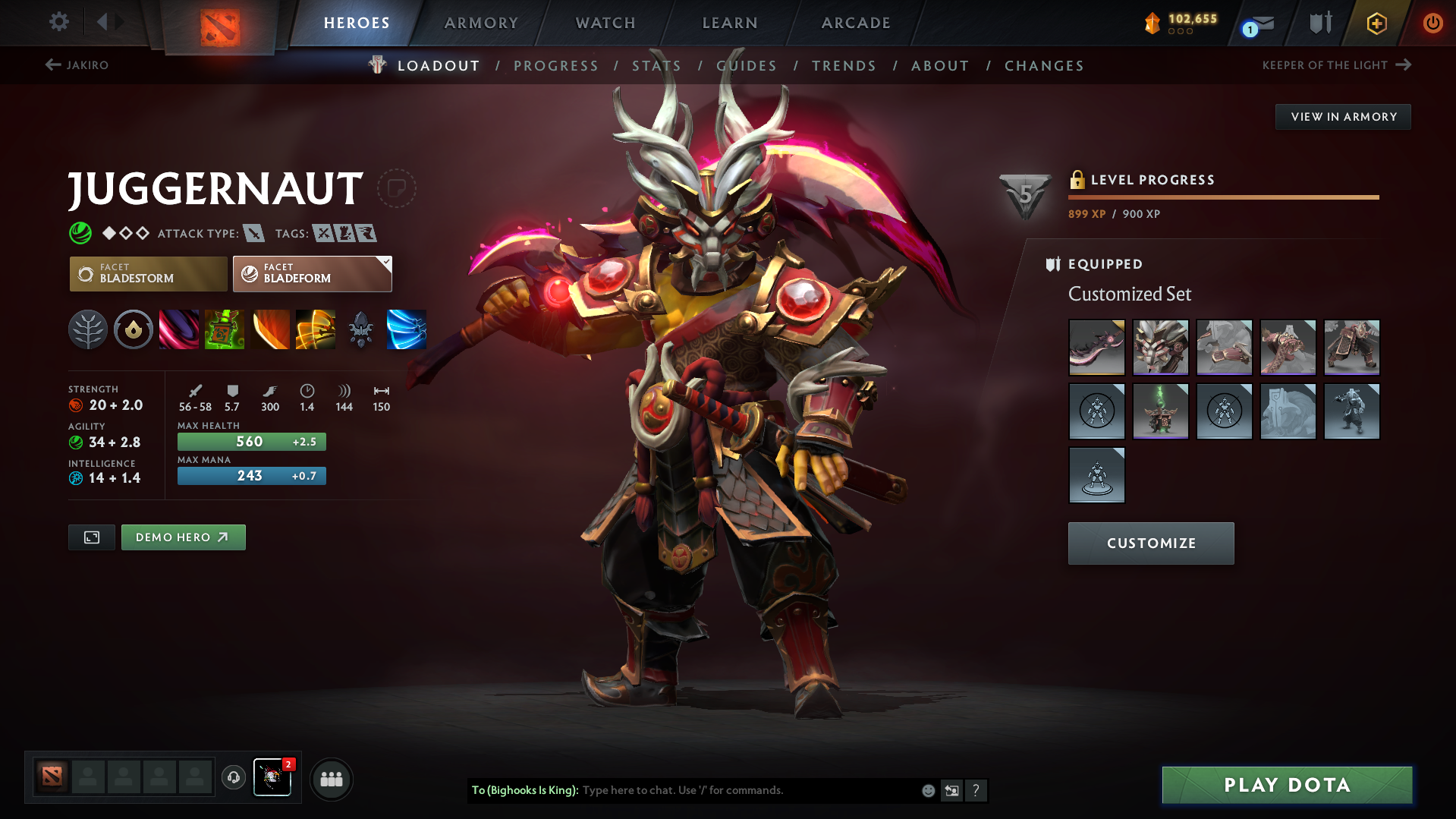Open the Omnislash ability icon
Screen dimensions: 1456x819
(x=316, y=329)
